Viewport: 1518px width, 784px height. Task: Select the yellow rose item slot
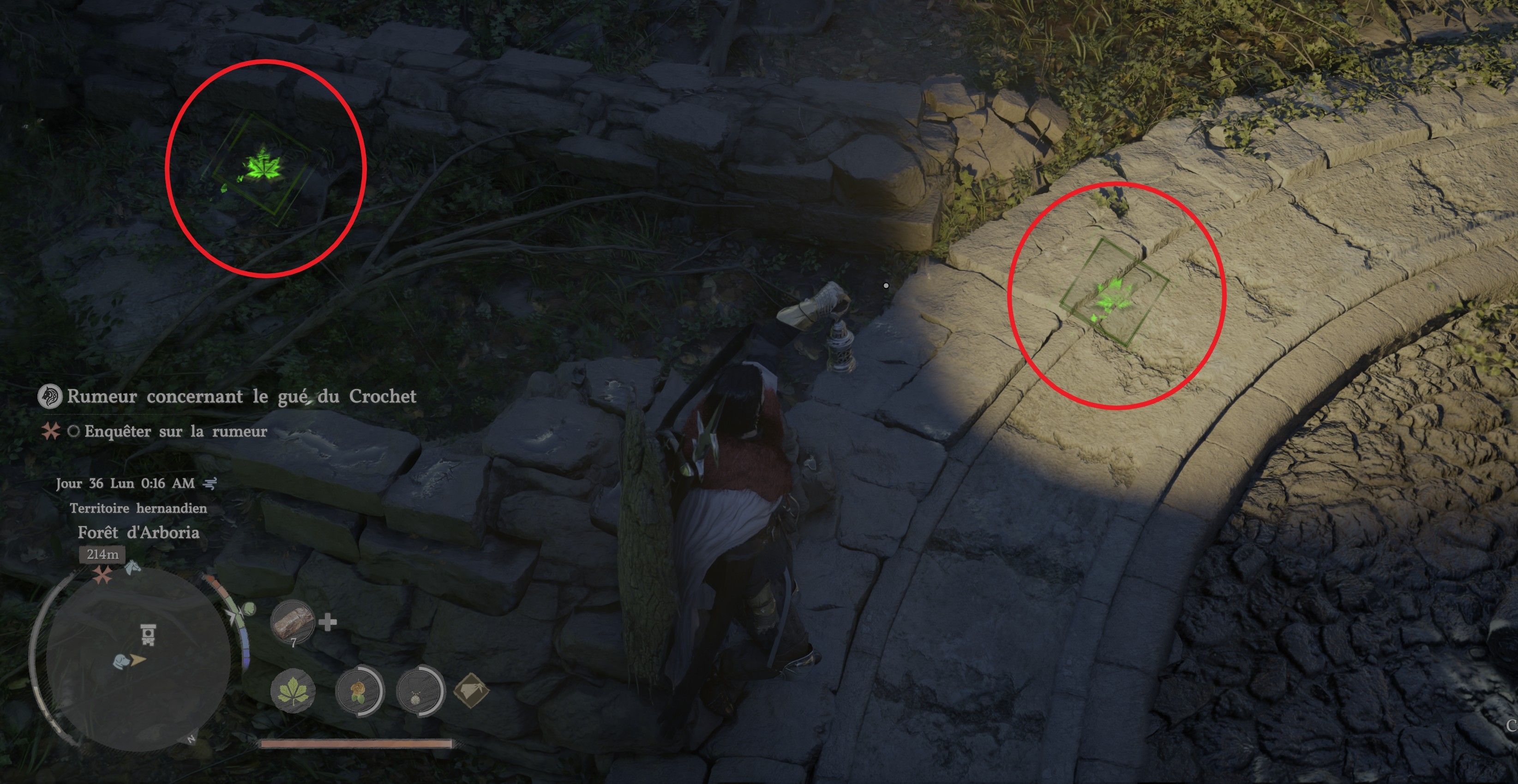click(x=359, y=691)
